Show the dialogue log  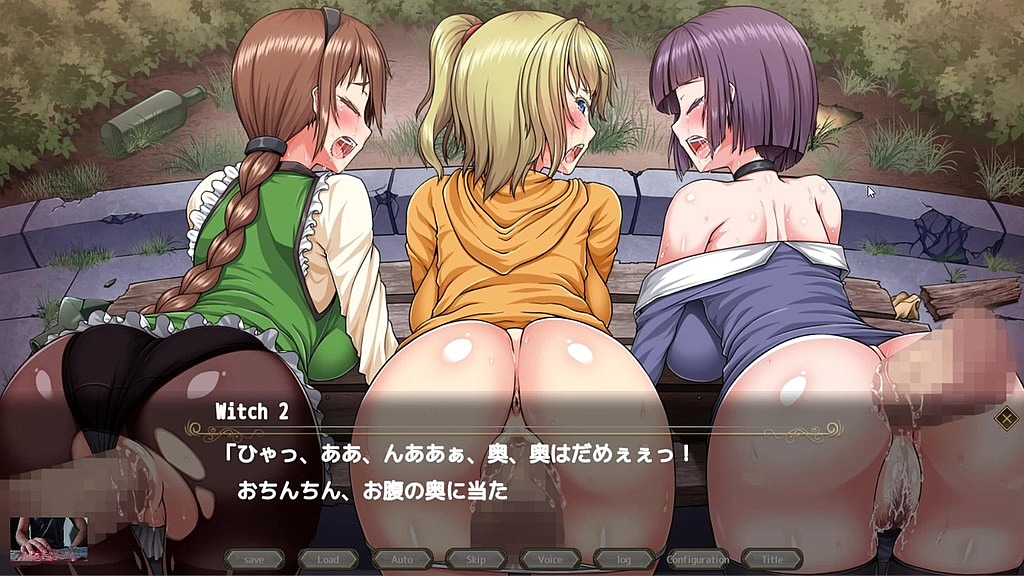point(623,559)
